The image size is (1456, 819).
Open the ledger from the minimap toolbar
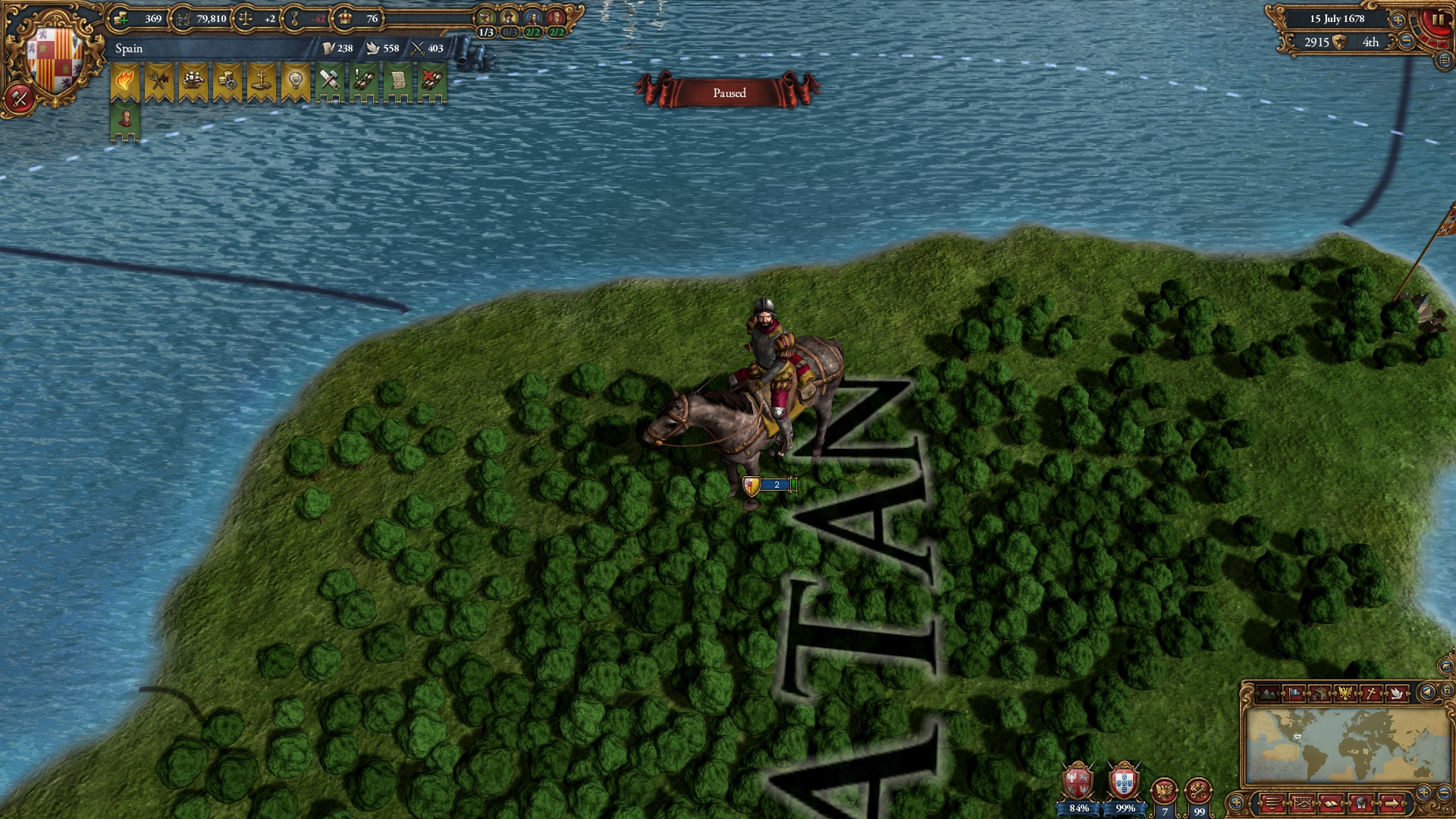(1330, 802)
